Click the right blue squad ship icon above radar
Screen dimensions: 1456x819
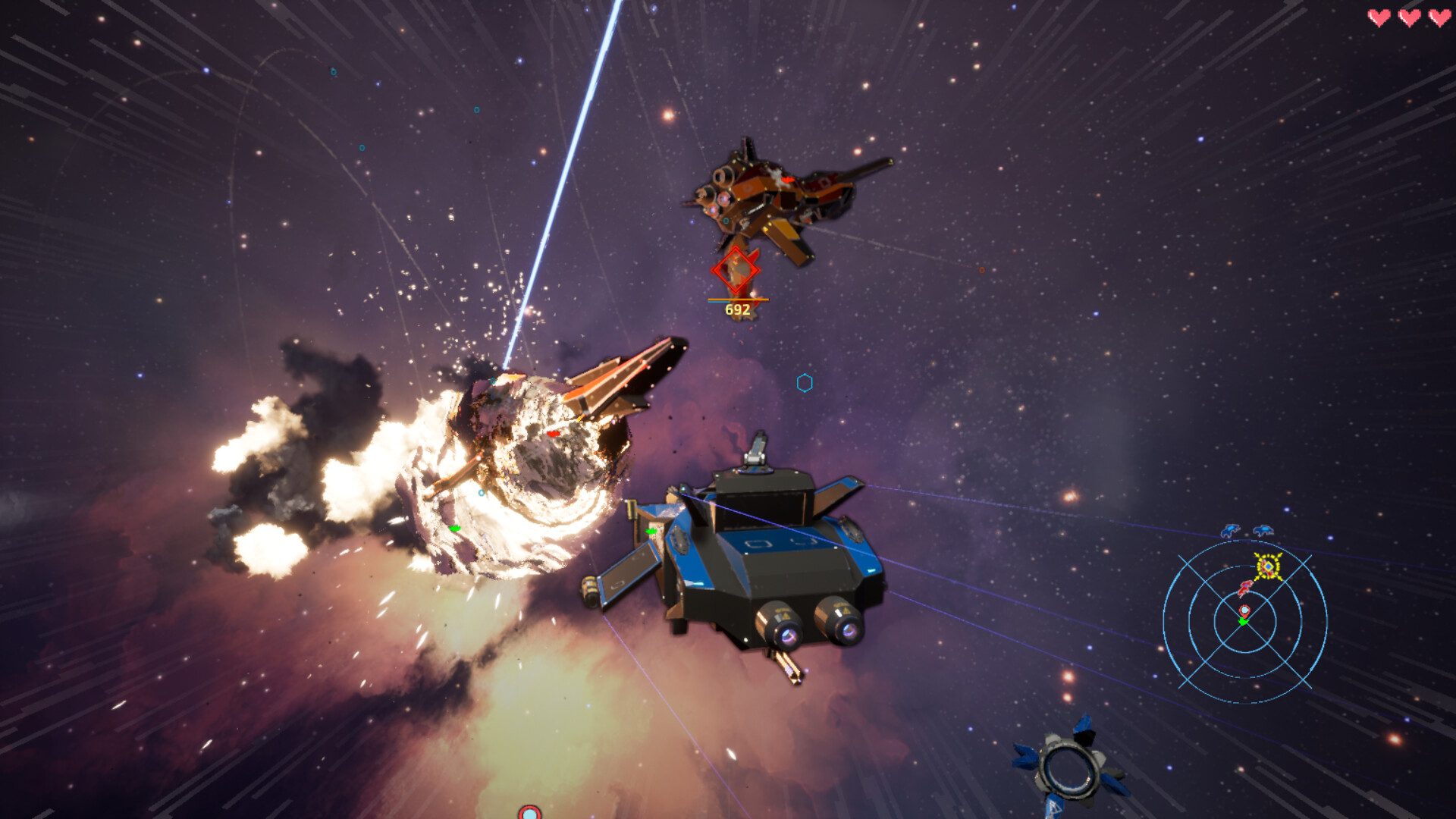coord(1263,531)
